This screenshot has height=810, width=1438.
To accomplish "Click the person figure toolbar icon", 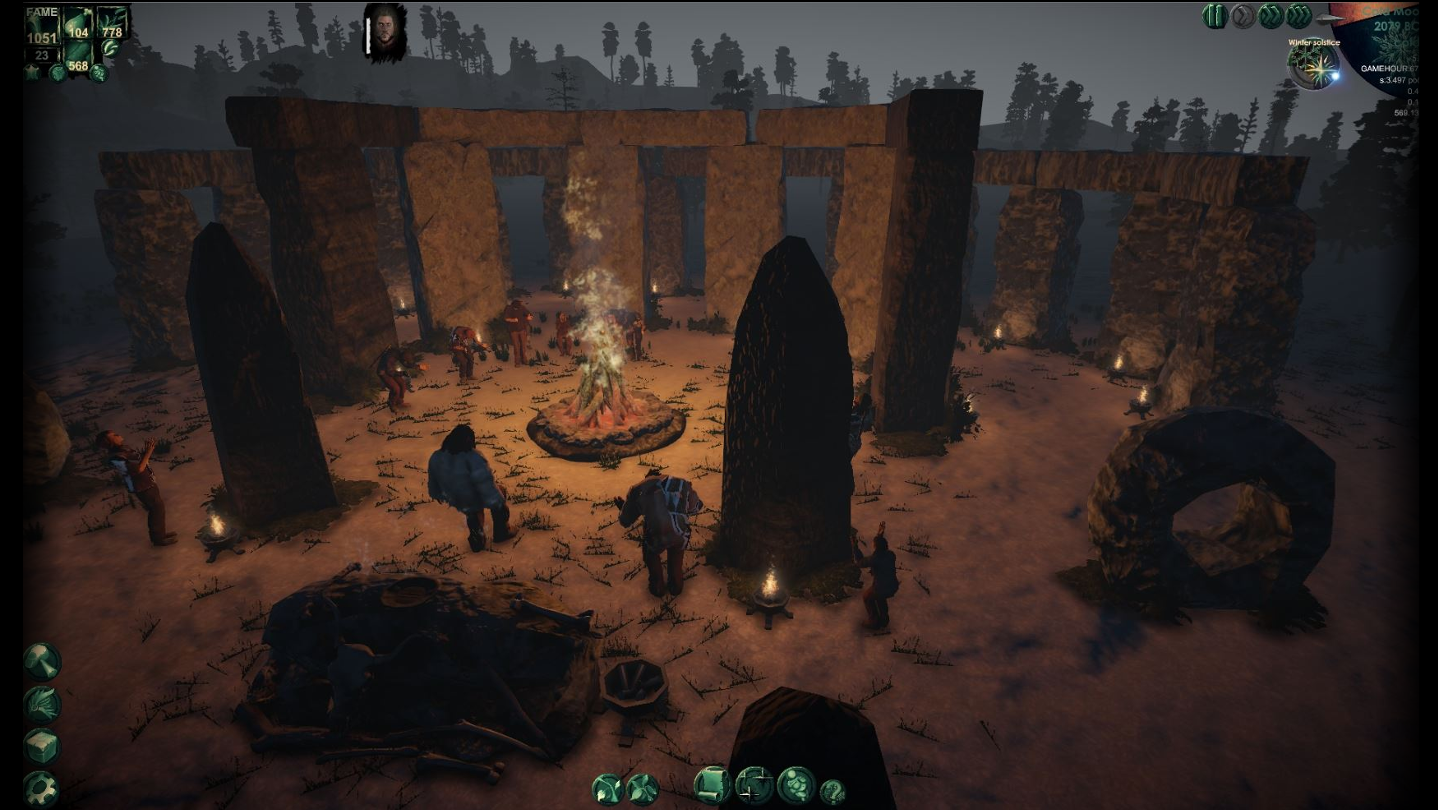I will click(x=796, y=786).
